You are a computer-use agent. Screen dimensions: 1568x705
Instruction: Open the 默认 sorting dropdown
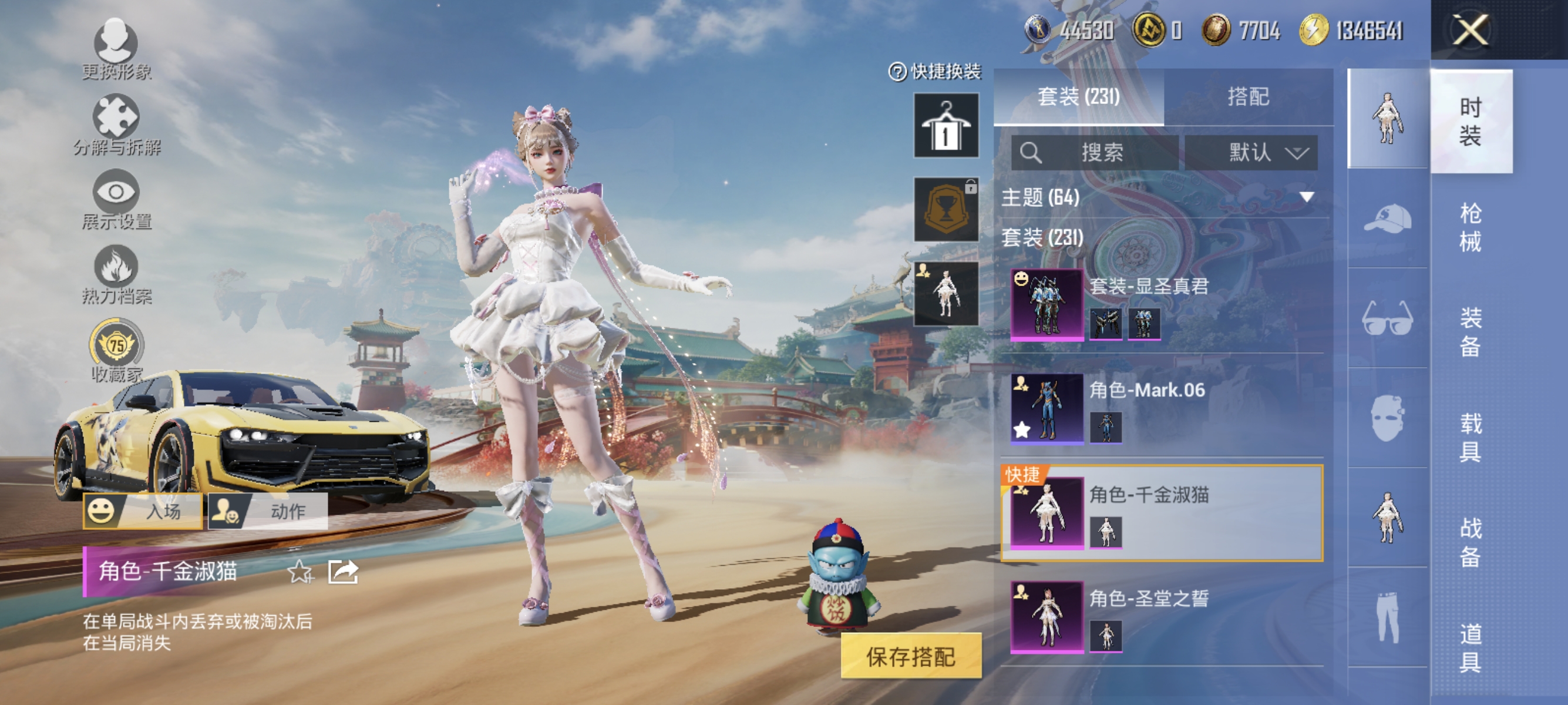click(x=1253, y=153)
